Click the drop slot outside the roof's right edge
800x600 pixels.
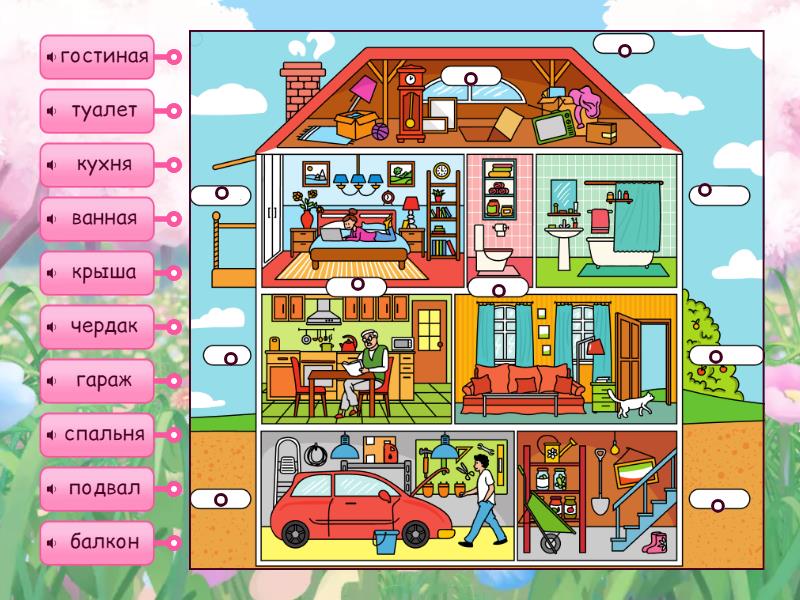click(623, 46)
